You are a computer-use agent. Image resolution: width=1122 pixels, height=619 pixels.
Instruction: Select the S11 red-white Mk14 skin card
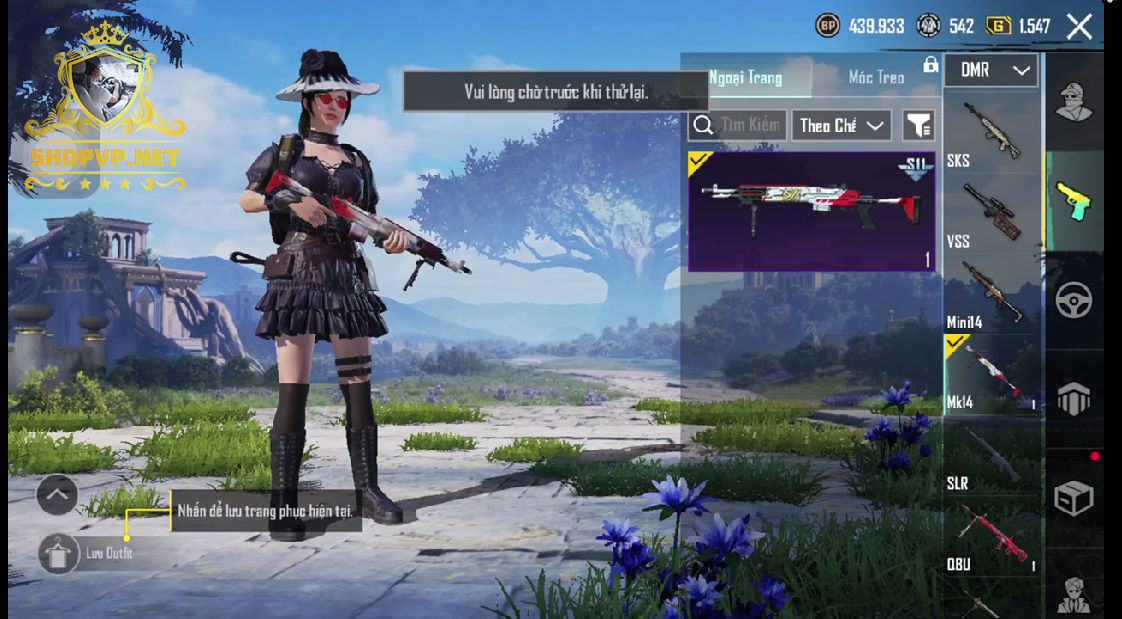(x=811, y=211)
